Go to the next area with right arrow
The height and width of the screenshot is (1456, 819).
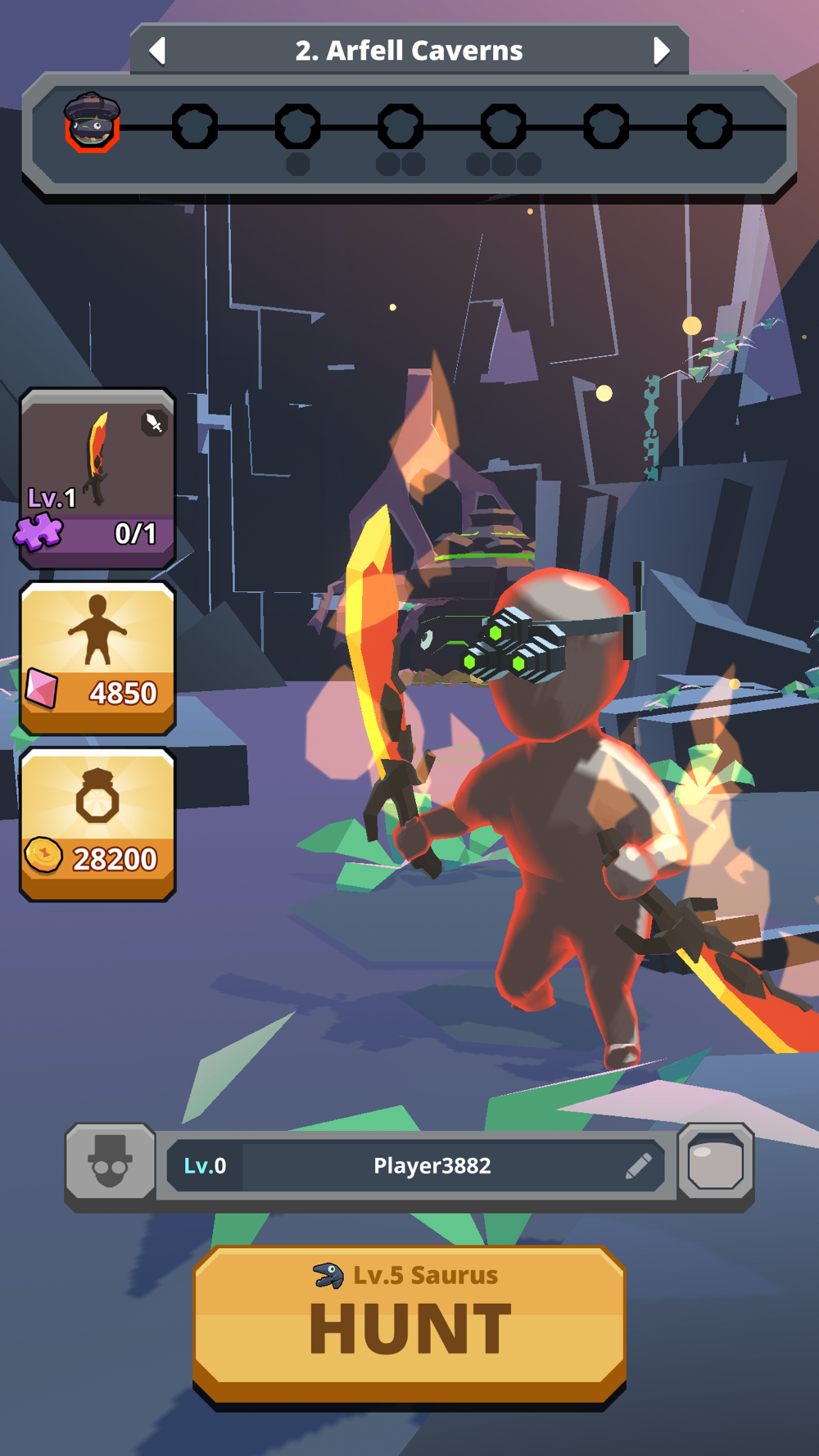(661, 51)
